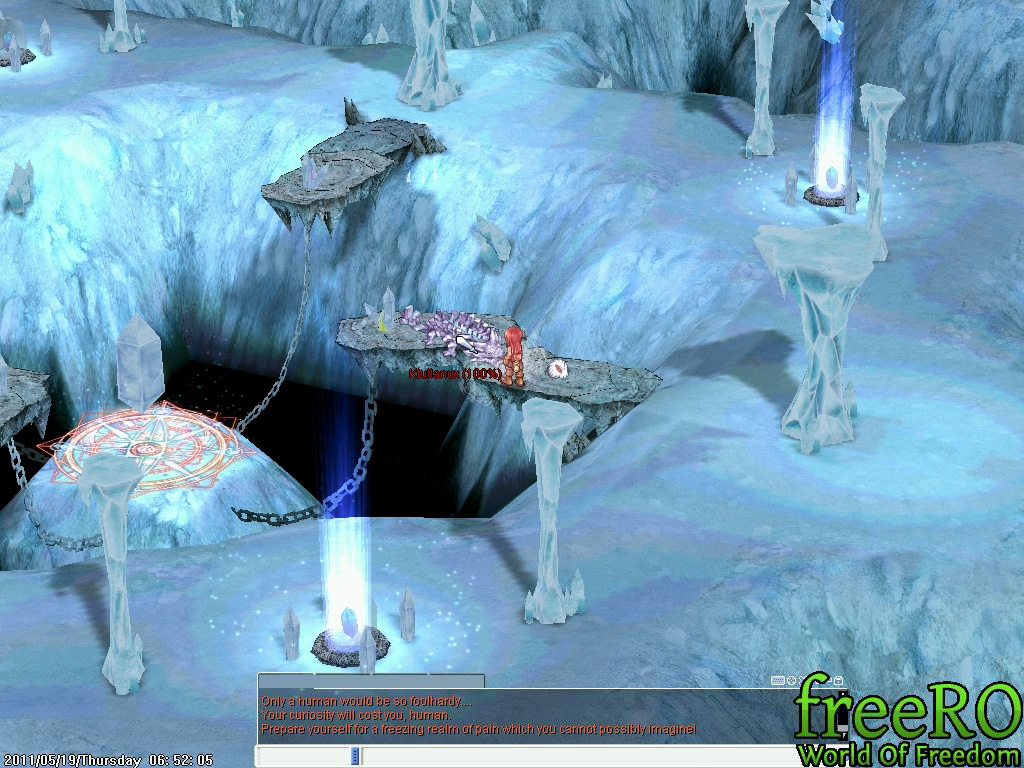Toggle the chat window lock icon
The image size is (1024, 768).
tap(839, 681)
